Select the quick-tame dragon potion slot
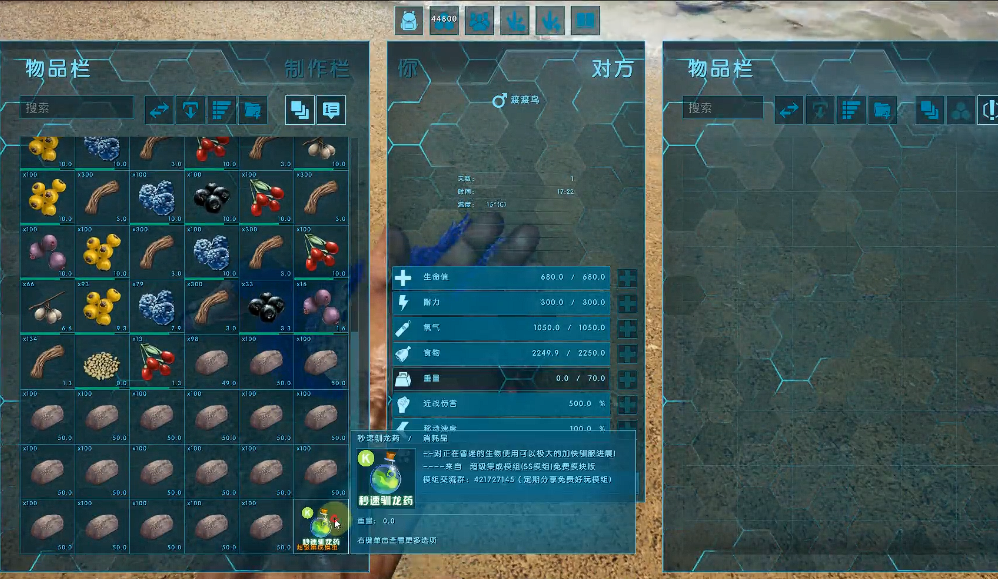Screen dimensions: 998x579 pos(320,527)
